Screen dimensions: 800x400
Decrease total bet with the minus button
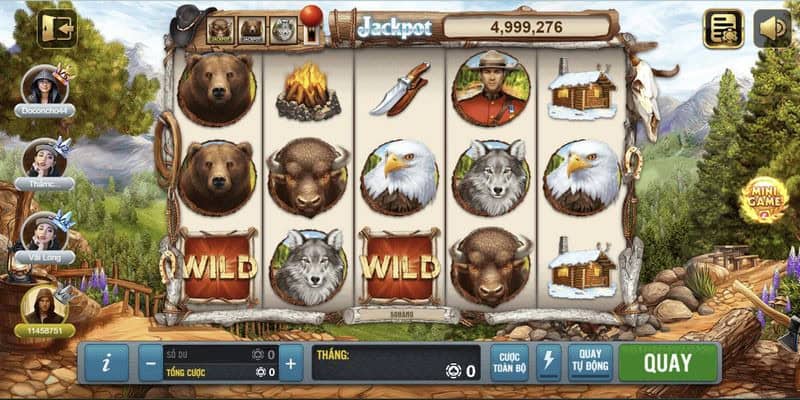click(x=151, y=363)
